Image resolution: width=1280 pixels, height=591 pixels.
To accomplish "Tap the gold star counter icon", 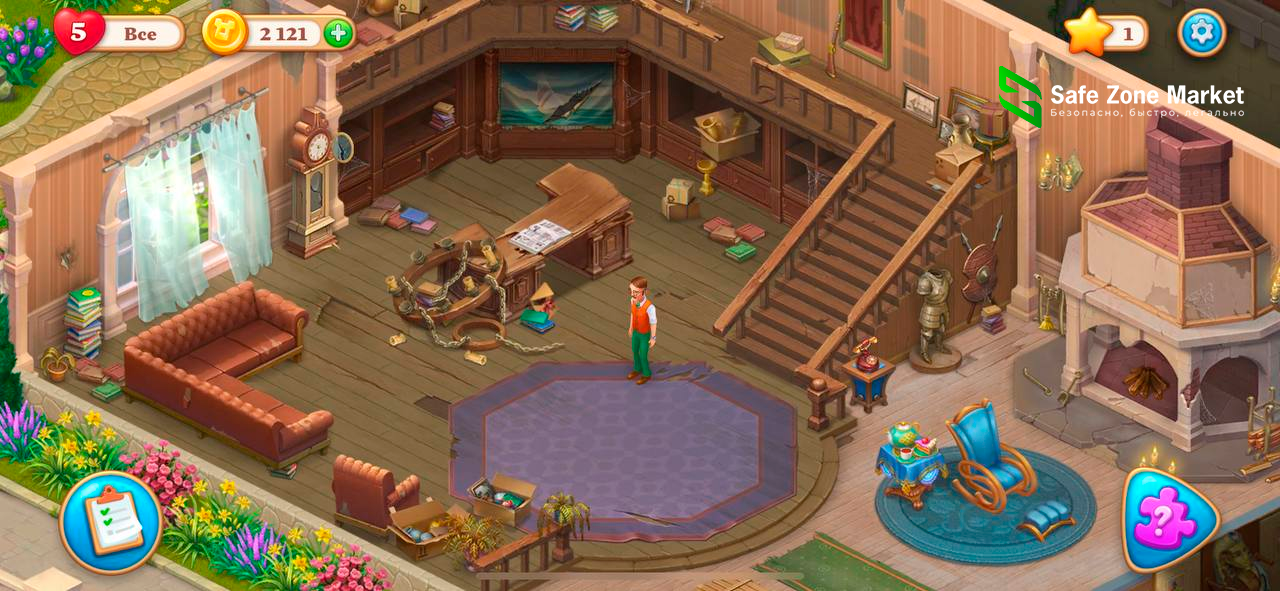I will pos(1088,33).
